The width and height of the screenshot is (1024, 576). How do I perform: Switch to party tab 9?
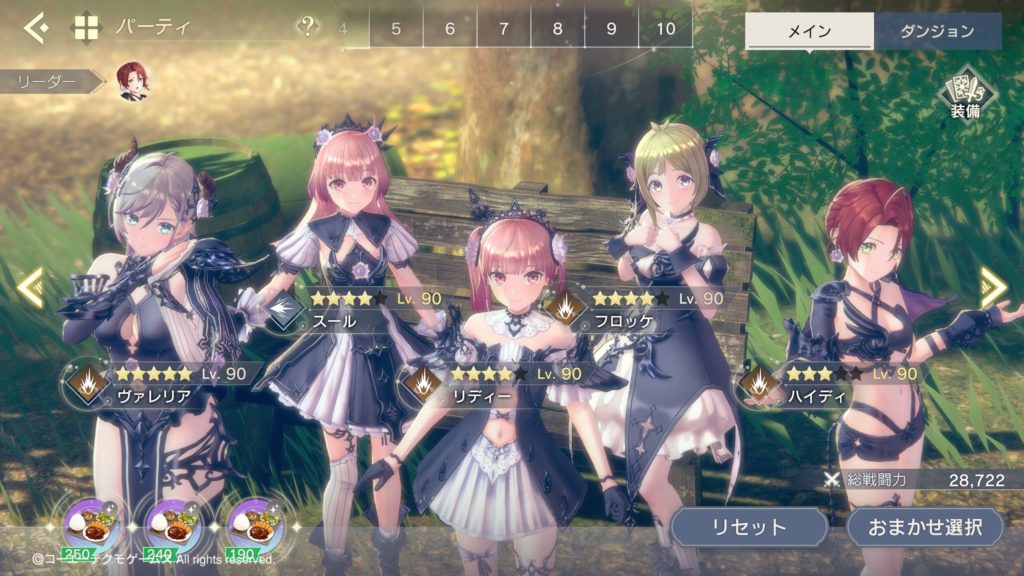pyautogui.click(x=611, y=28)
